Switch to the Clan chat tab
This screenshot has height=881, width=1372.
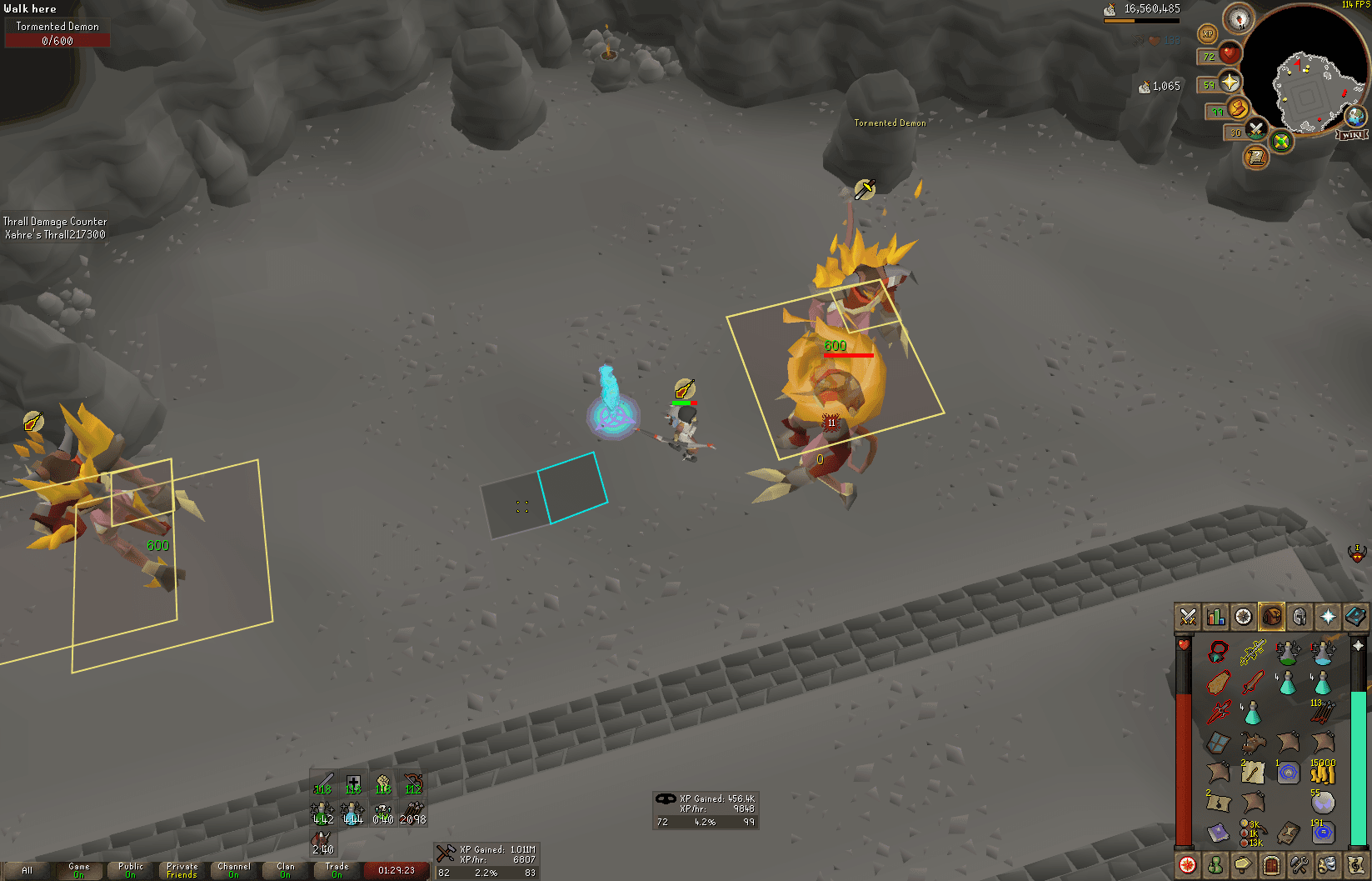[x=285, y=870]
